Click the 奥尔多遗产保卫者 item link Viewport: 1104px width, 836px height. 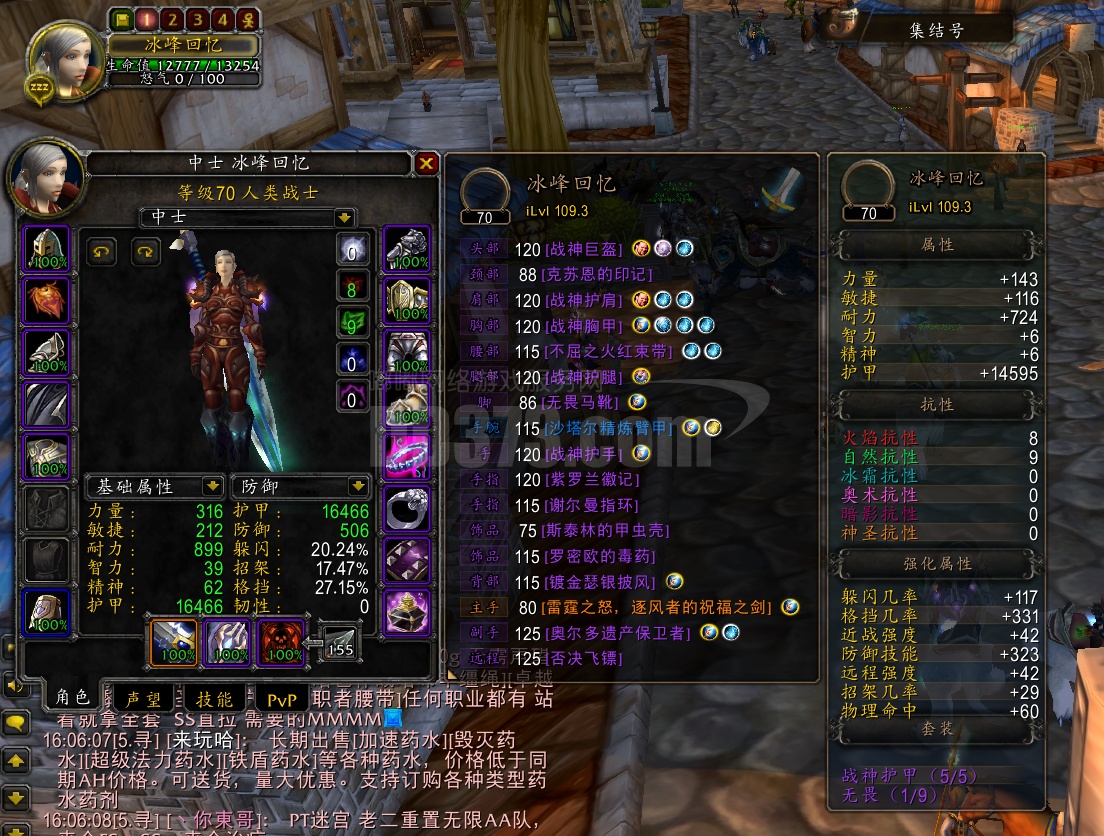click(x=616, y=633)
